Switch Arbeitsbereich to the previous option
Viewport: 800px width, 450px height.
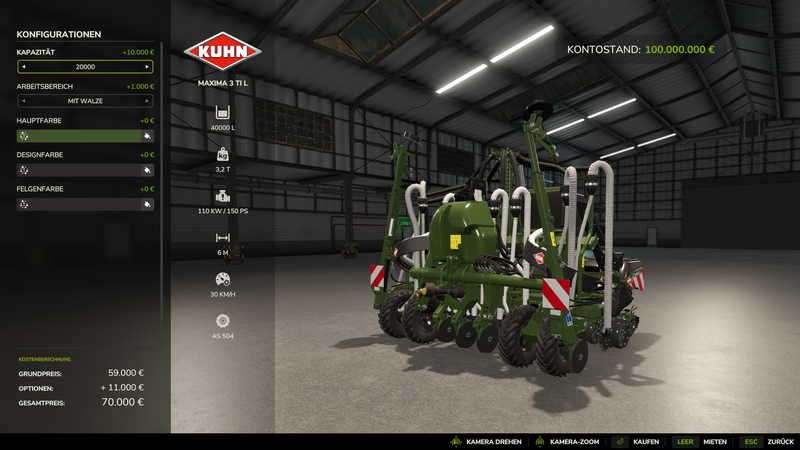click(x=23, y=101)
